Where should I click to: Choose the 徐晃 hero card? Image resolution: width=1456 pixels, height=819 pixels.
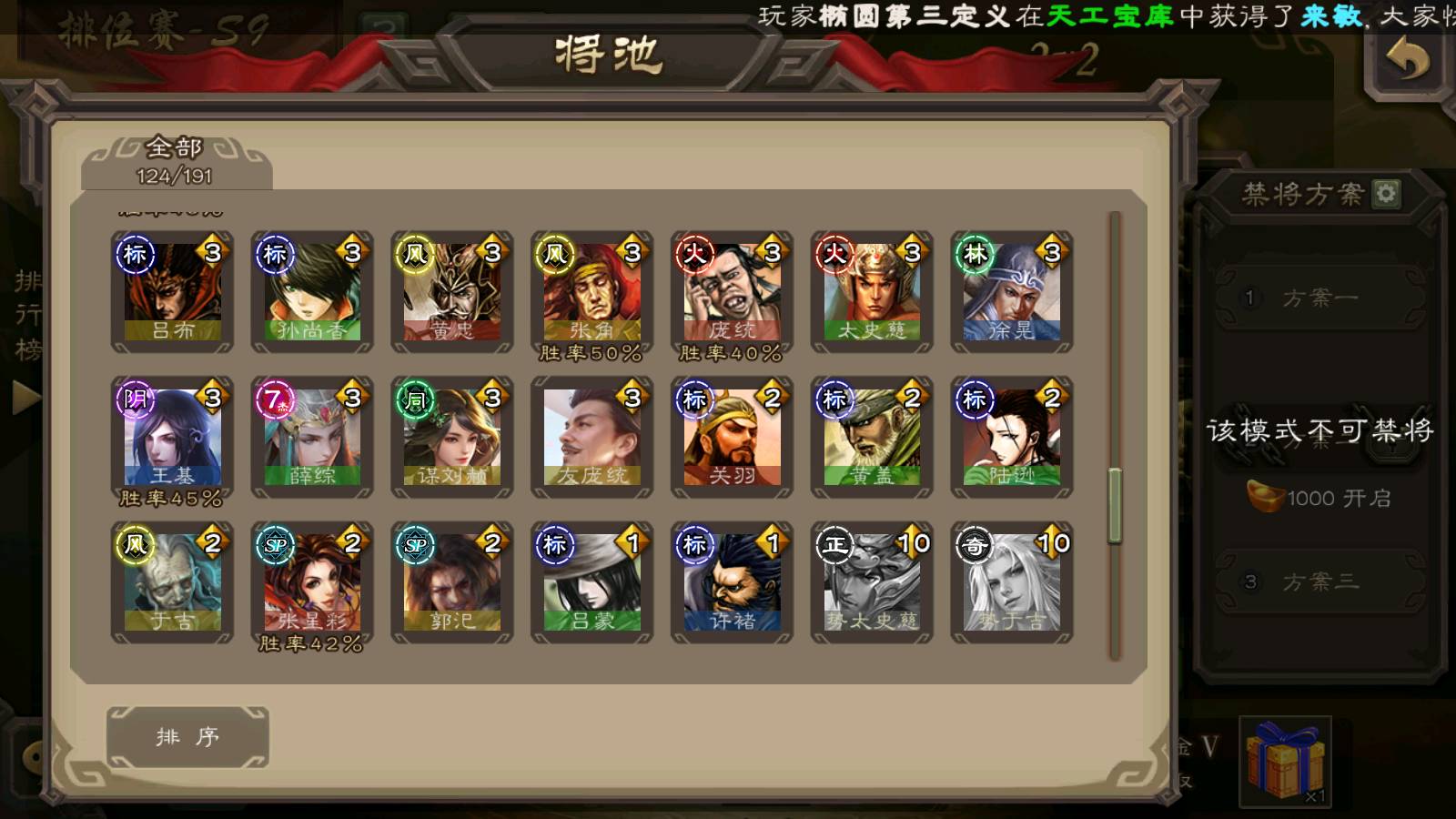coord(1012,291)
